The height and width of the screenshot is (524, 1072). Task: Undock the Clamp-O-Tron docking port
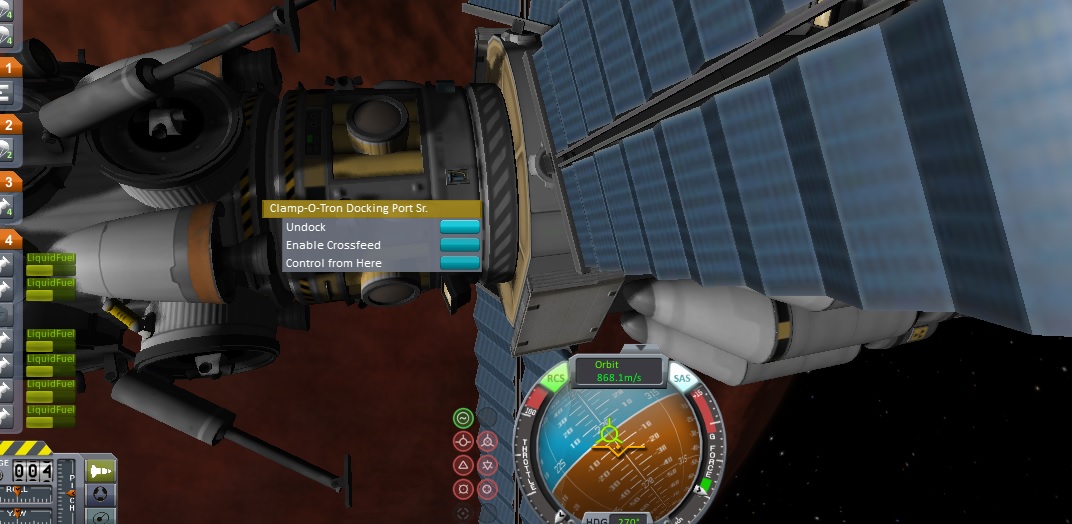pyautogui.click(x=459, y=227)
